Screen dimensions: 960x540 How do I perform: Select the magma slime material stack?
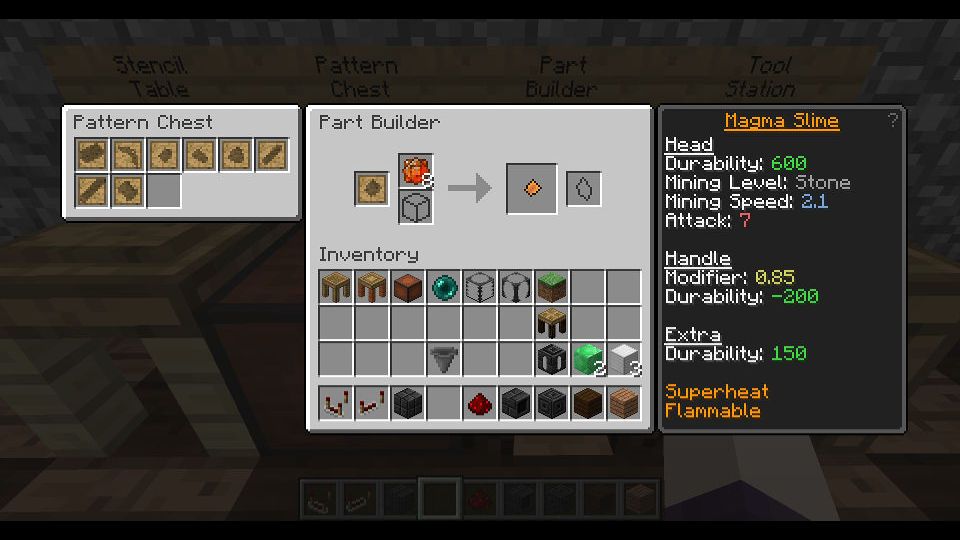click(415, 171)
